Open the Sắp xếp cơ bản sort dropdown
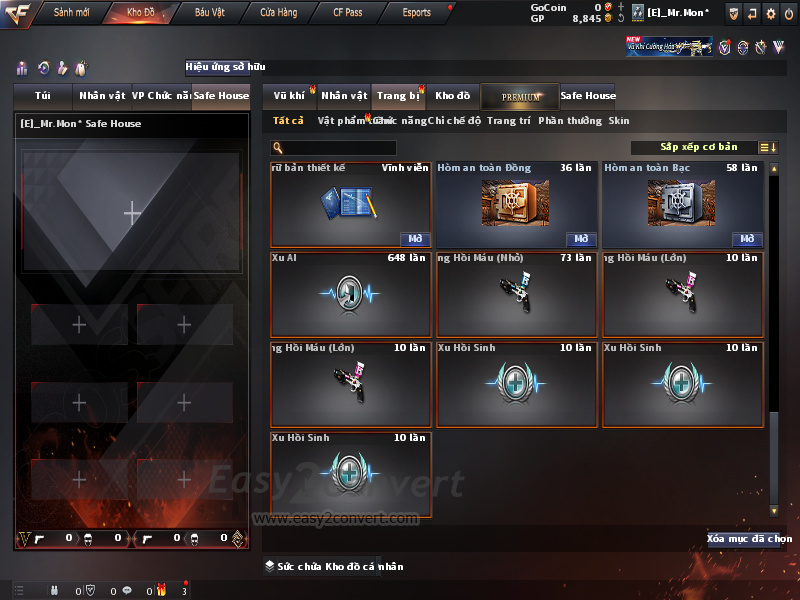Screen dimensions: 800x600 tap(698, 147)
